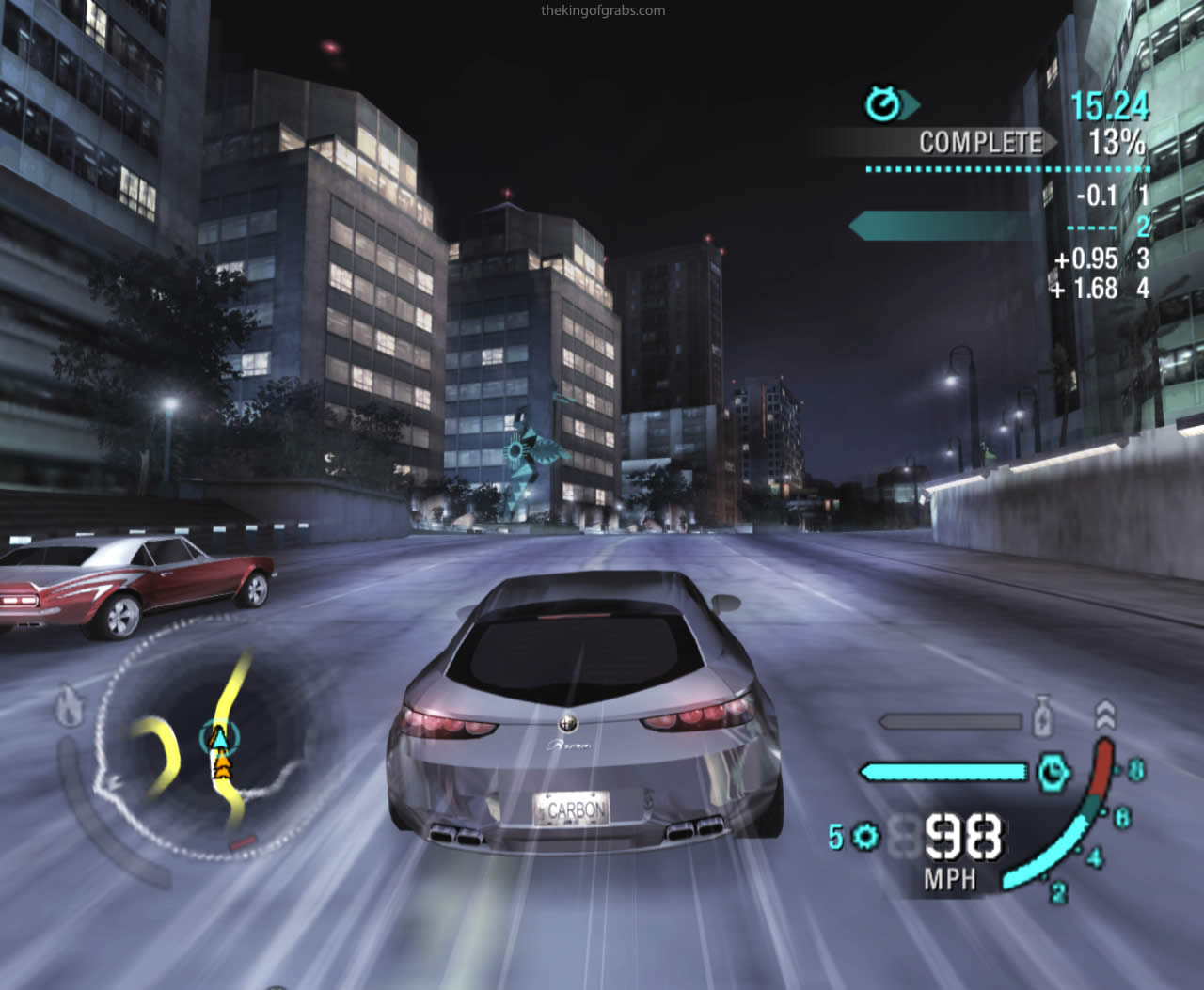Click the stopwatch icon beside race timer
This screenshot has height=990, width=1204.
(x=882, y=104)
